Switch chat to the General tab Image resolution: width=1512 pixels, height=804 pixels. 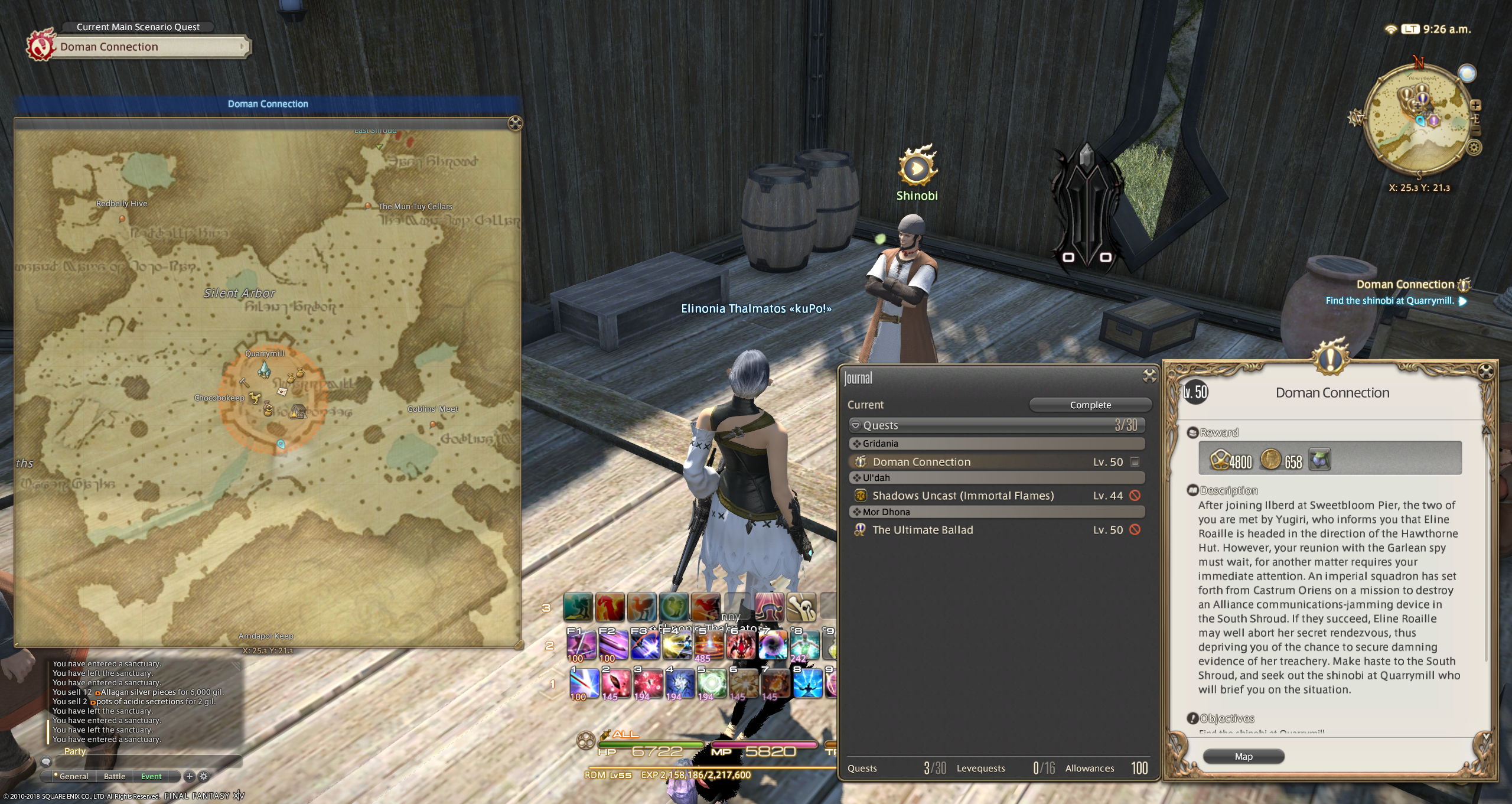tap(73, 776)
